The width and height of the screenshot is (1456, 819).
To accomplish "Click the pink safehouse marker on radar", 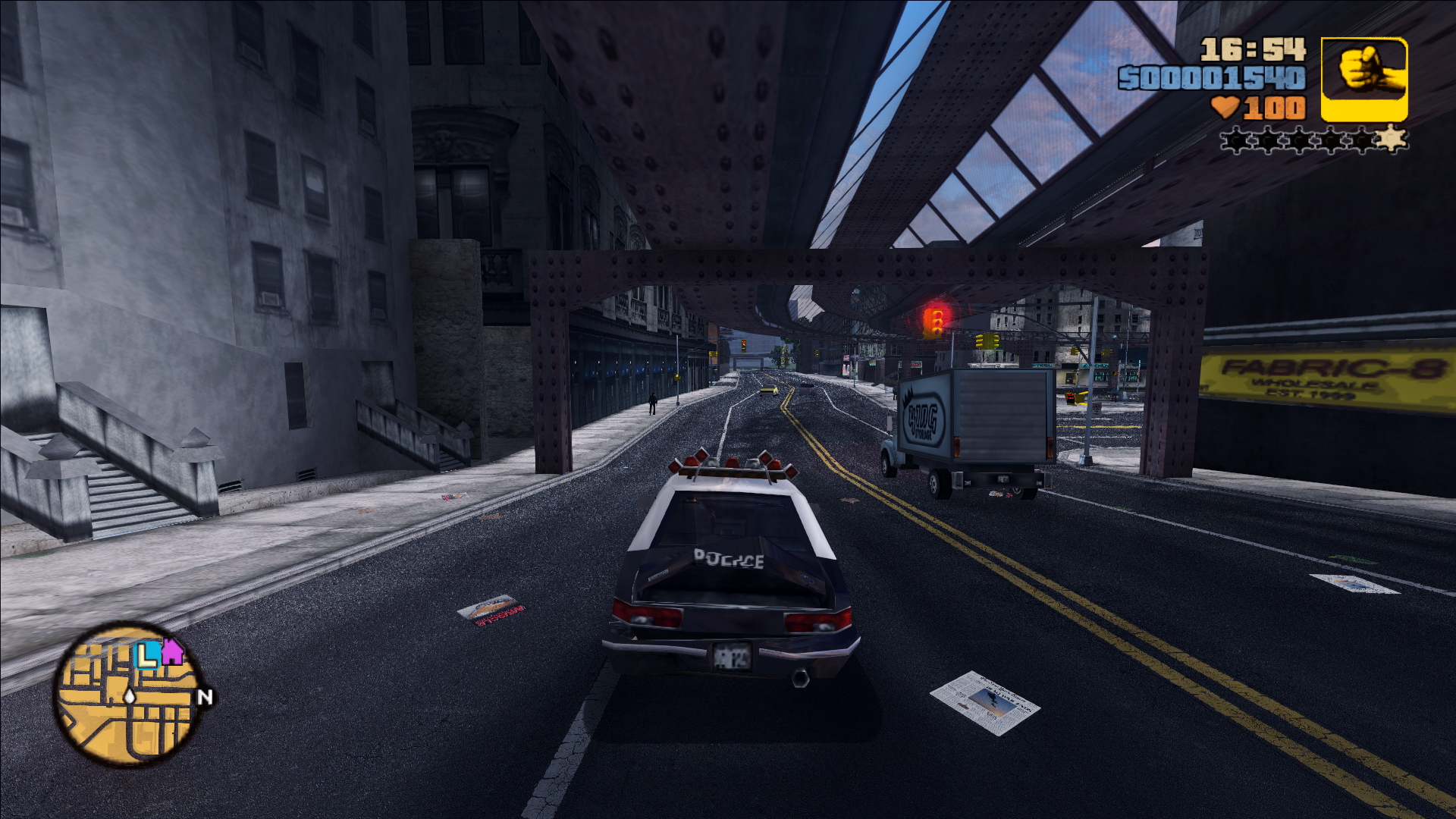I will [x=173, y=651].
